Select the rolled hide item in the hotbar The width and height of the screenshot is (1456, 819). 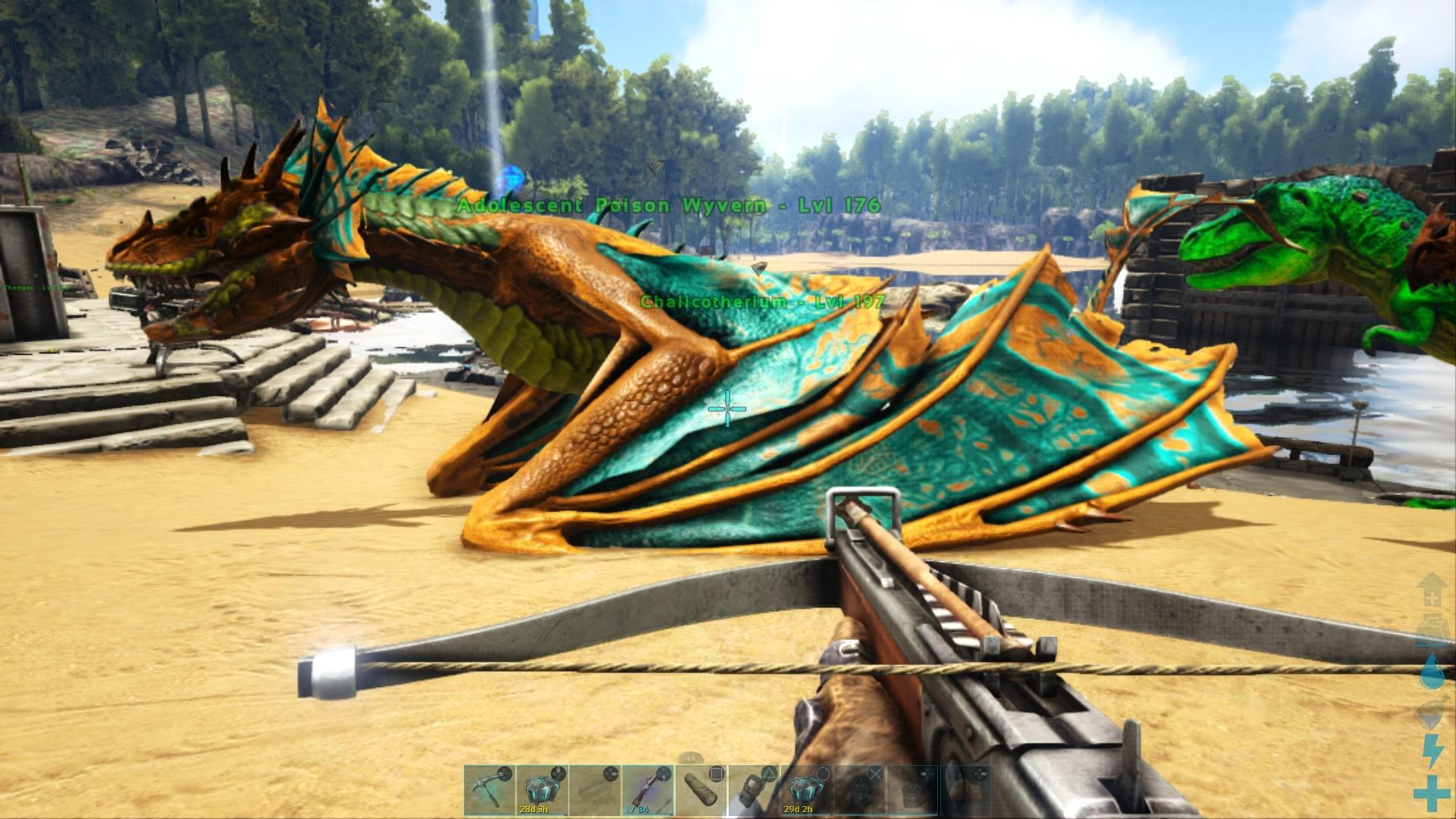pos(700,789)
